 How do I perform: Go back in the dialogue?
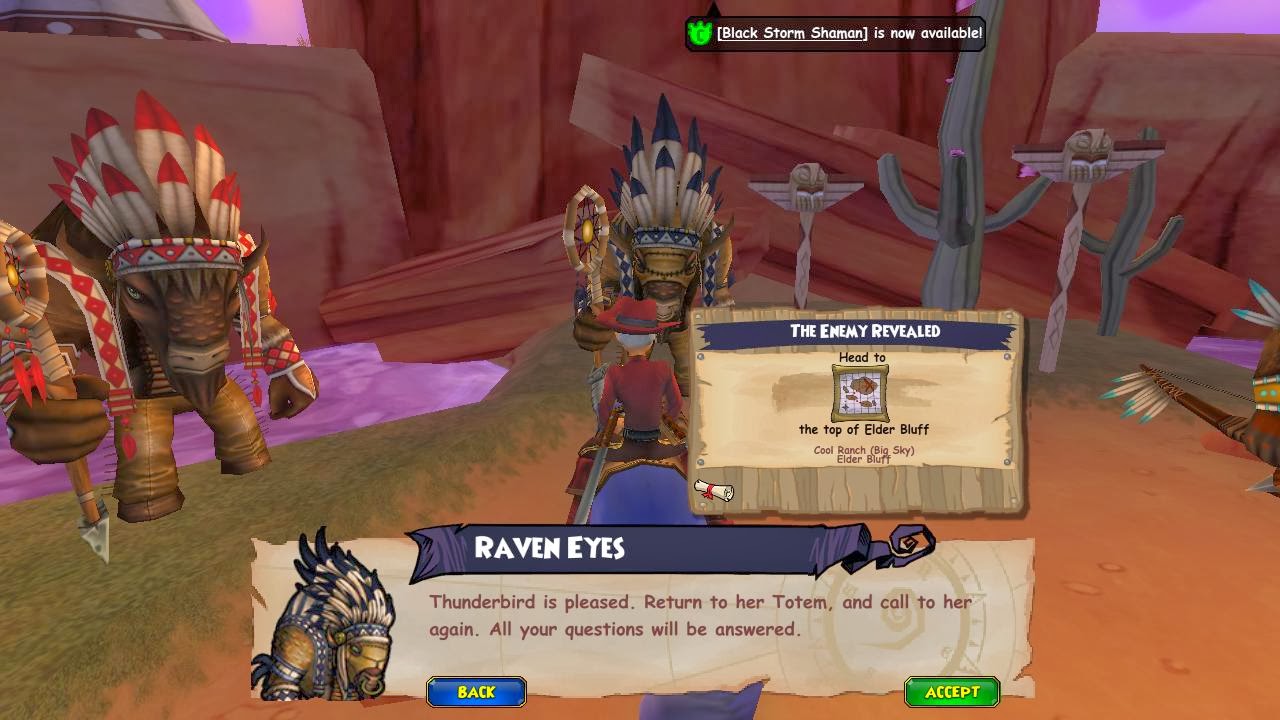click(x=476, y=692)
